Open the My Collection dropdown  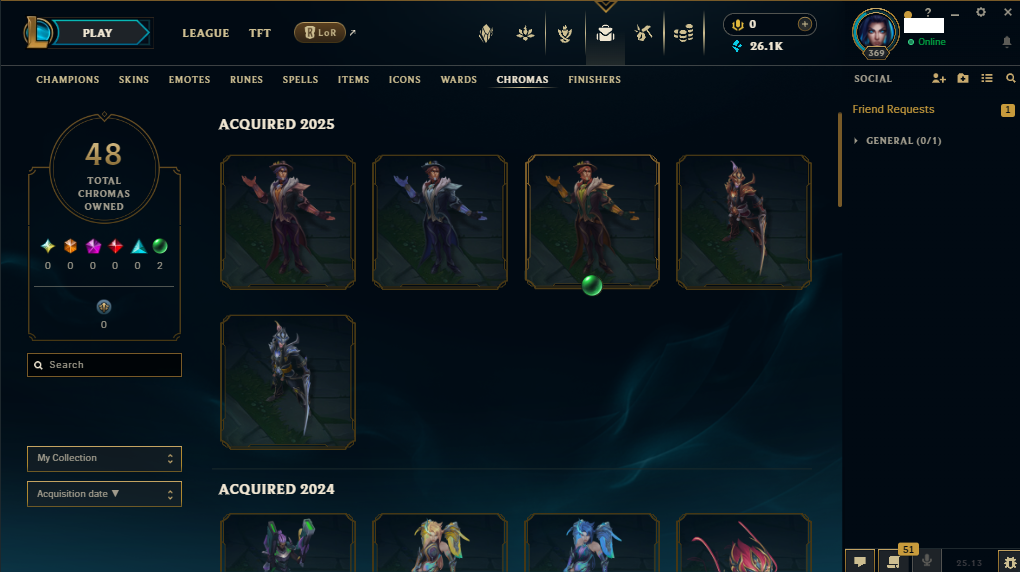pyautogui.click(x=104, y=458)
